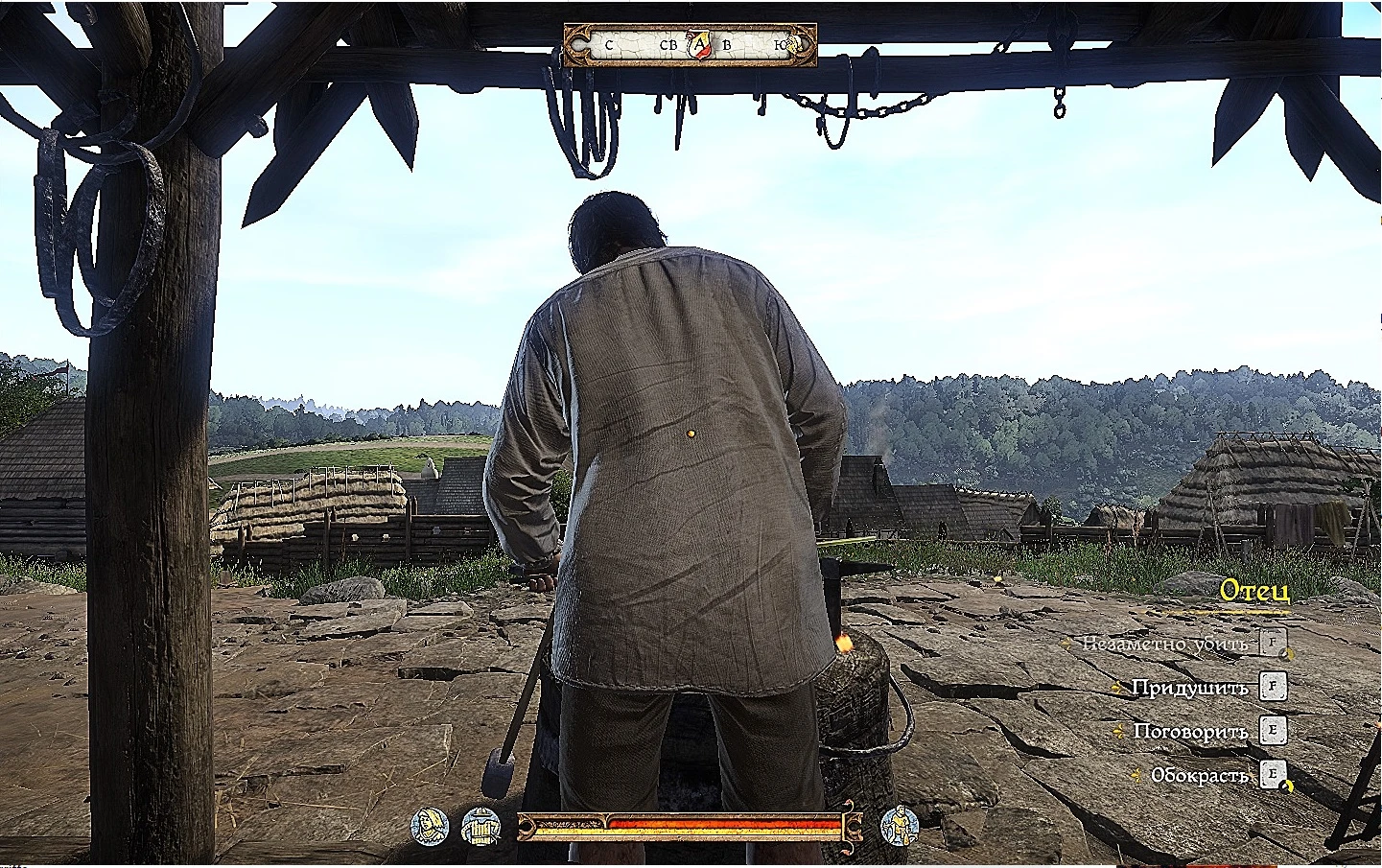Click the "В" letter on the compass
Image resolution: width=1382 pixels, height=868 pixels.
coord(727,45)
